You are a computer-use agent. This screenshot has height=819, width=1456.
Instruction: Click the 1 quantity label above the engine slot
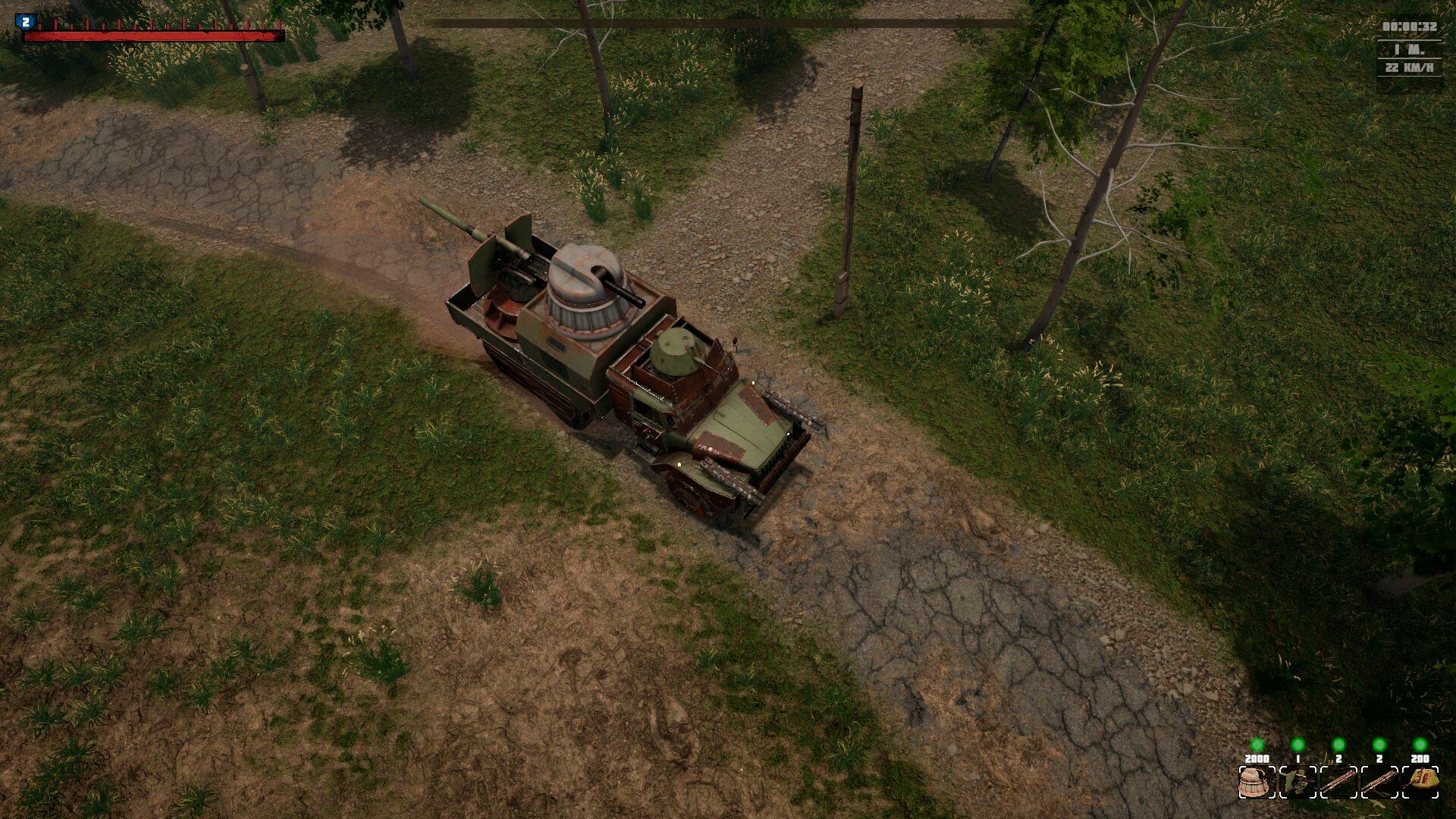tap(1298, 758)
